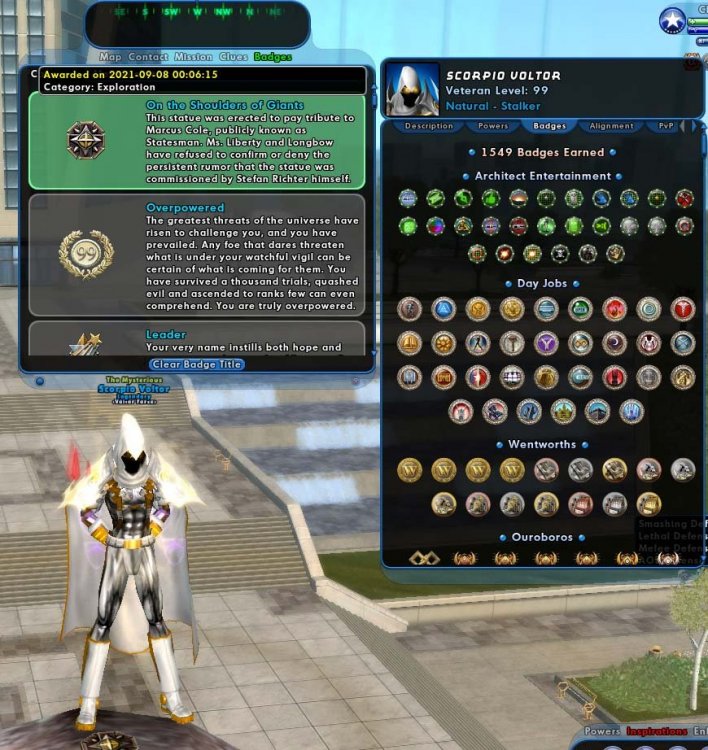Click the blue star emblem icon

672,20
